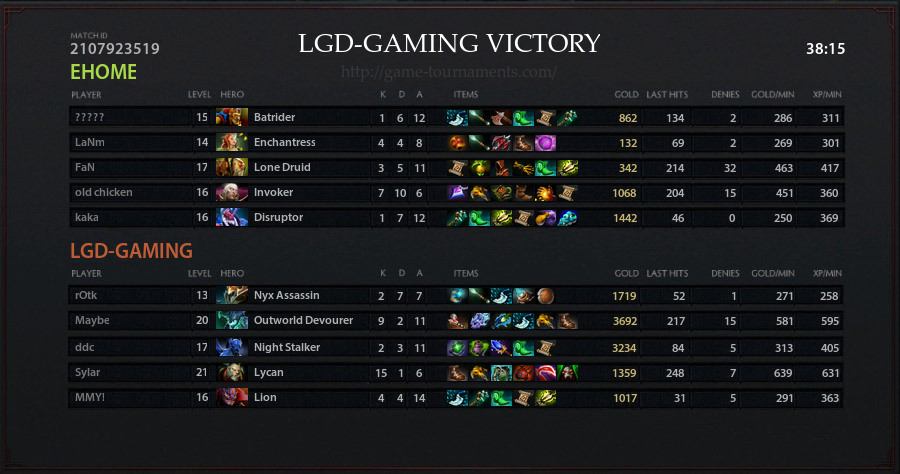This screenshot has width=900, height=474.
Task: Choose the Night Stalker hero portrait
Action: tap(232, 346)
